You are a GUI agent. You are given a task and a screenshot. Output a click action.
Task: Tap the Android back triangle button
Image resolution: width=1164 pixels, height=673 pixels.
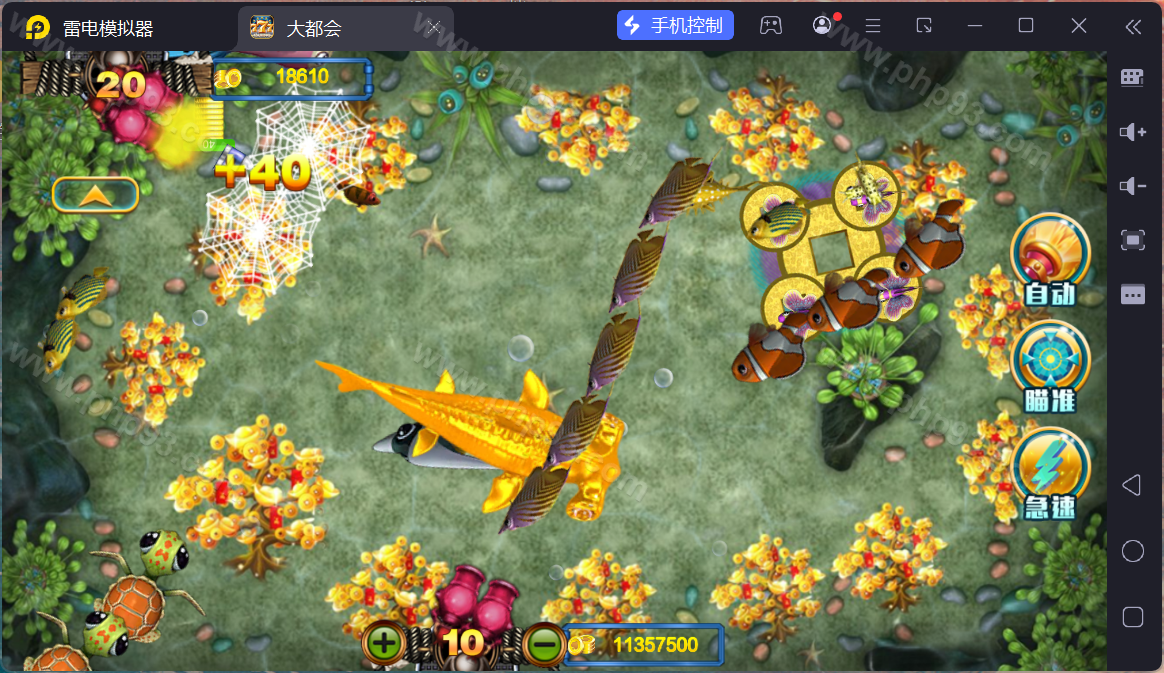click(x=1132, y=486)
